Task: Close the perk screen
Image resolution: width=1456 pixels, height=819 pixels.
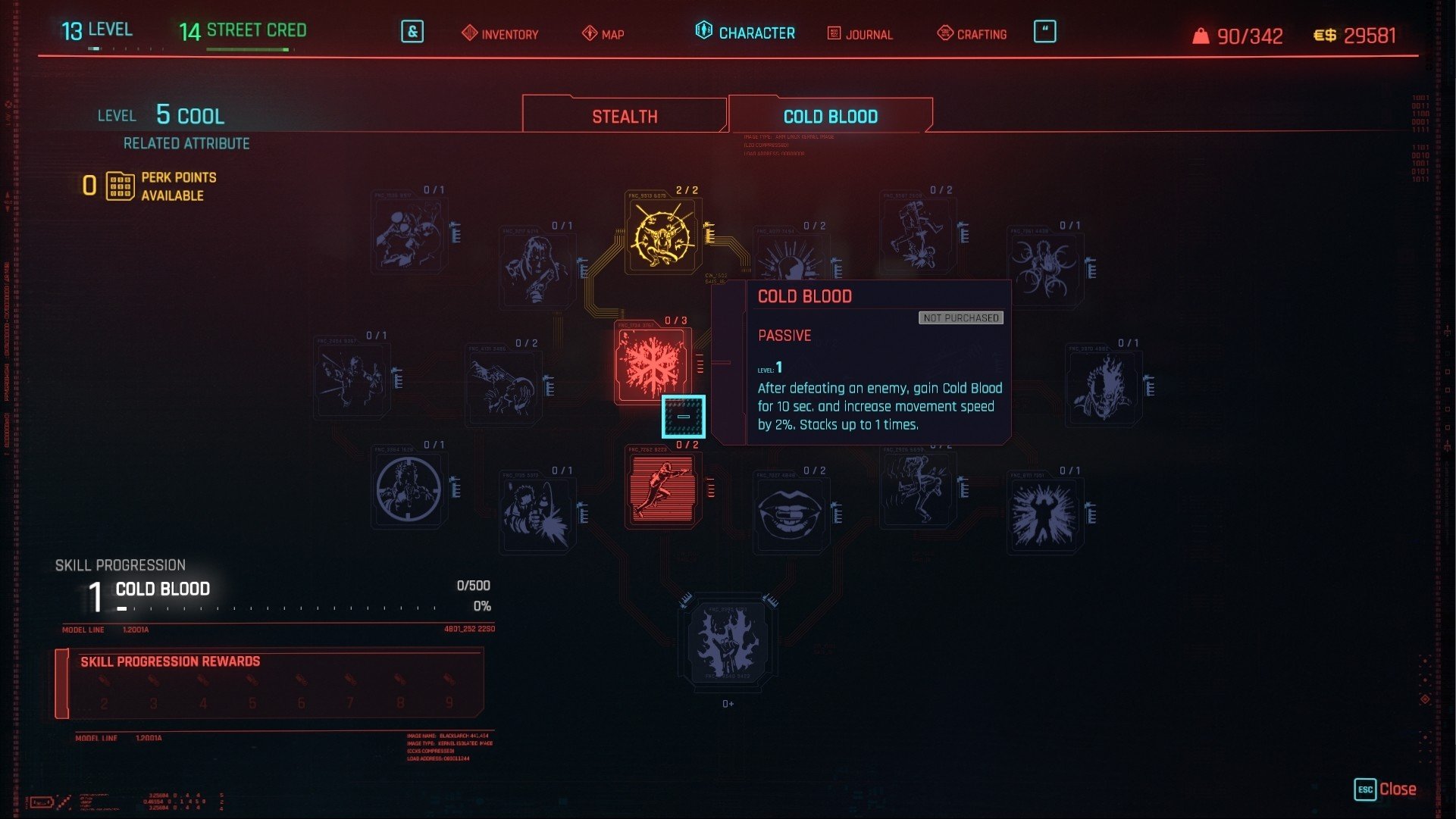Action: [1385, 789]
